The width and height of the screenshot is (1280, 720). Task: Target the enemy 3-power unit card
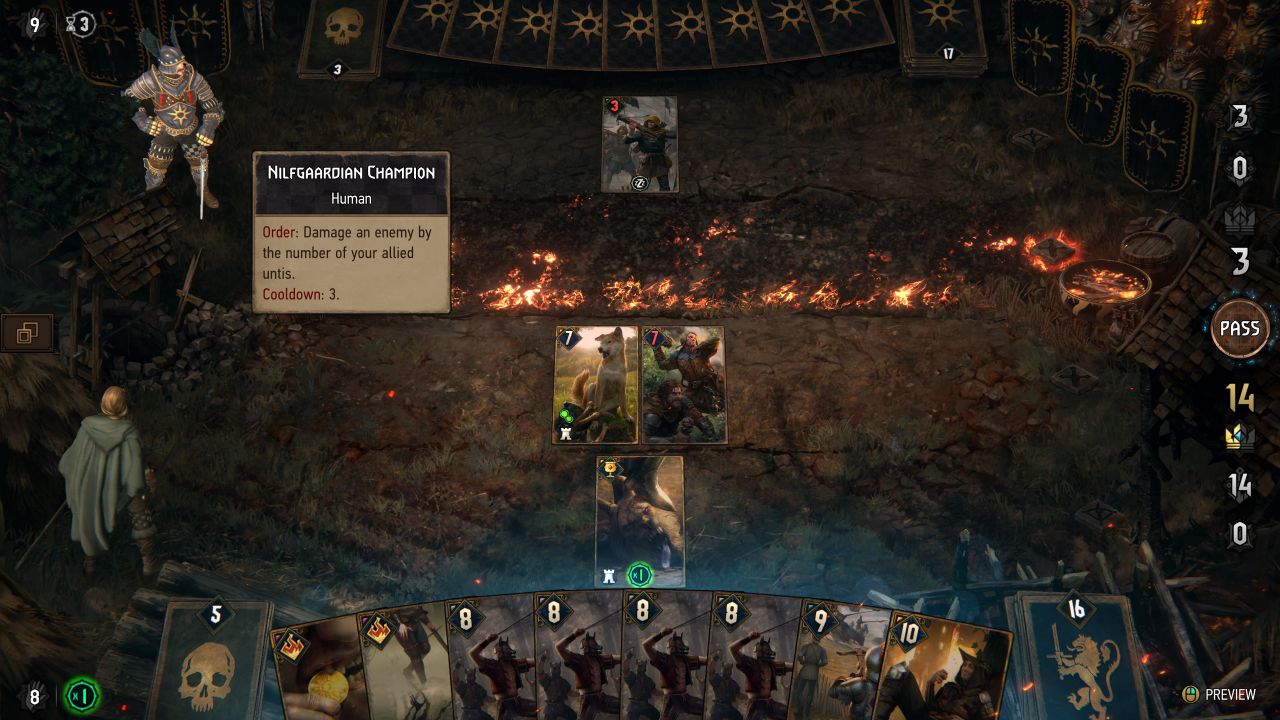640,144
